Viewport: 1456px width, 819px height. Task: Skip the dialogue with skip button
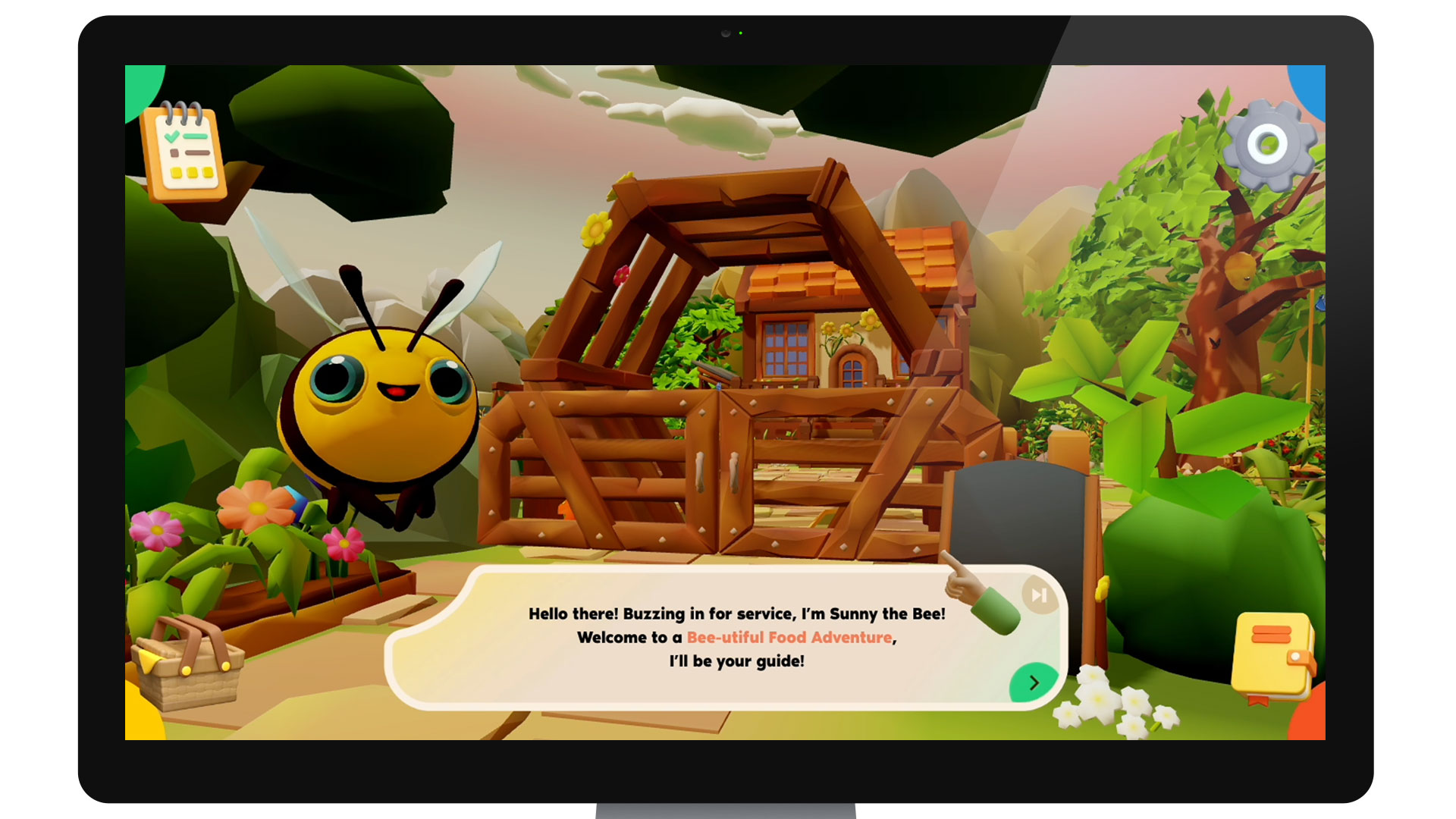point(1039,595)
